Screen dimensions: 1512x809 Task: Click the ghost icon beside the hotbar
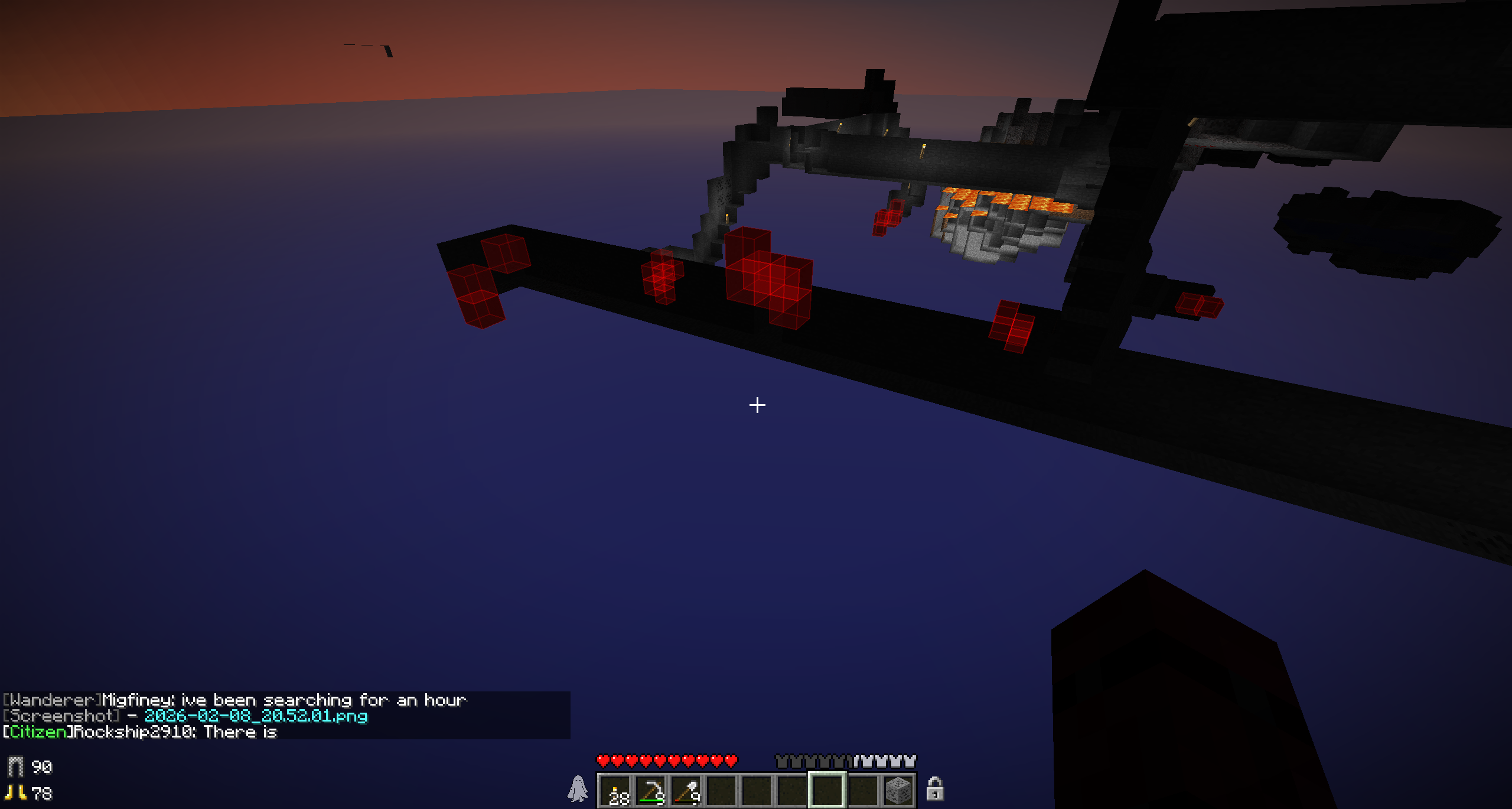tap(578, 789)
